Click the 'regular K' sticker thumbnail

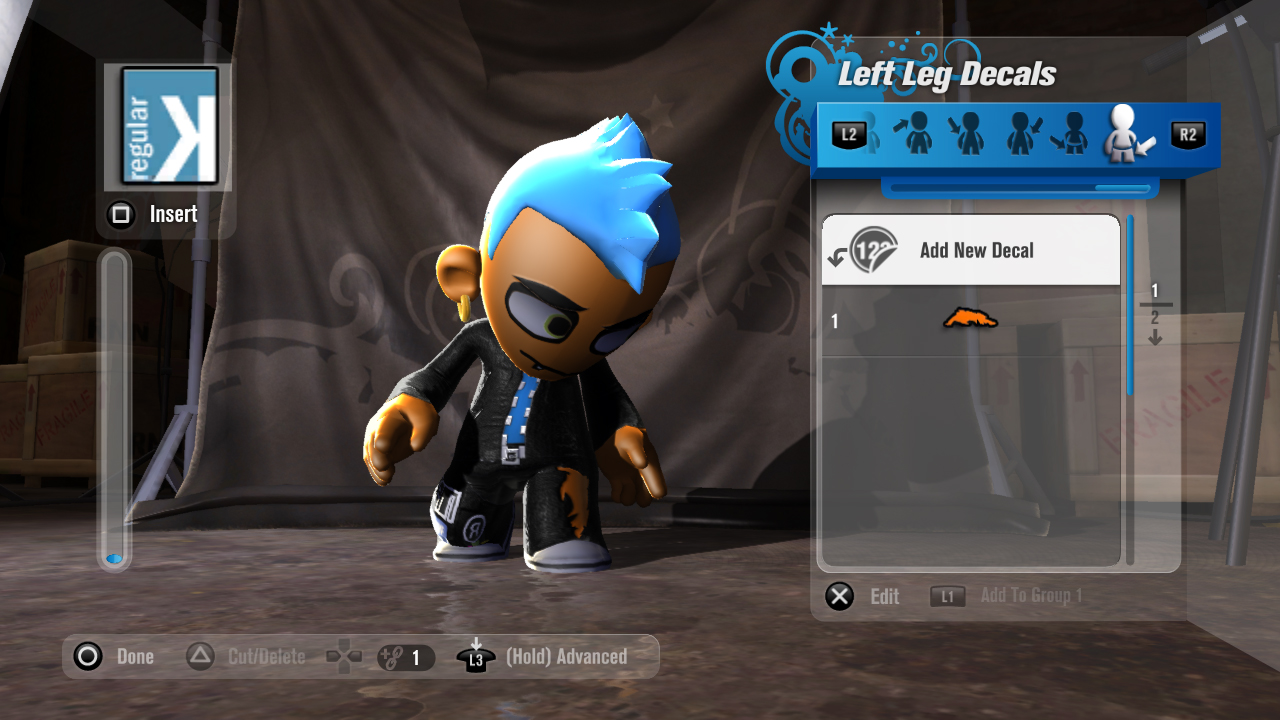[169, 126]
